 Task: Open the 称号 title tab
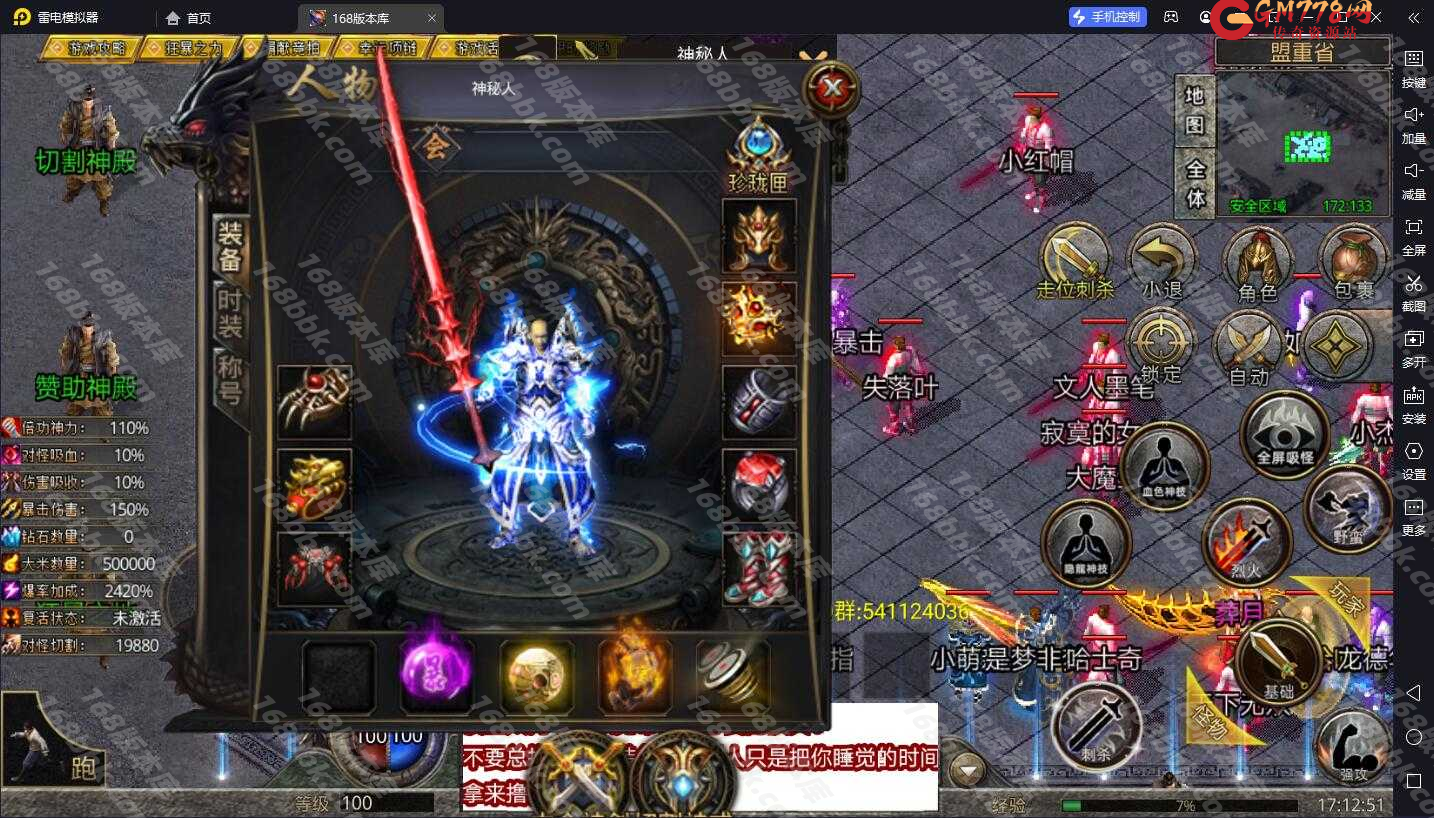230,380
